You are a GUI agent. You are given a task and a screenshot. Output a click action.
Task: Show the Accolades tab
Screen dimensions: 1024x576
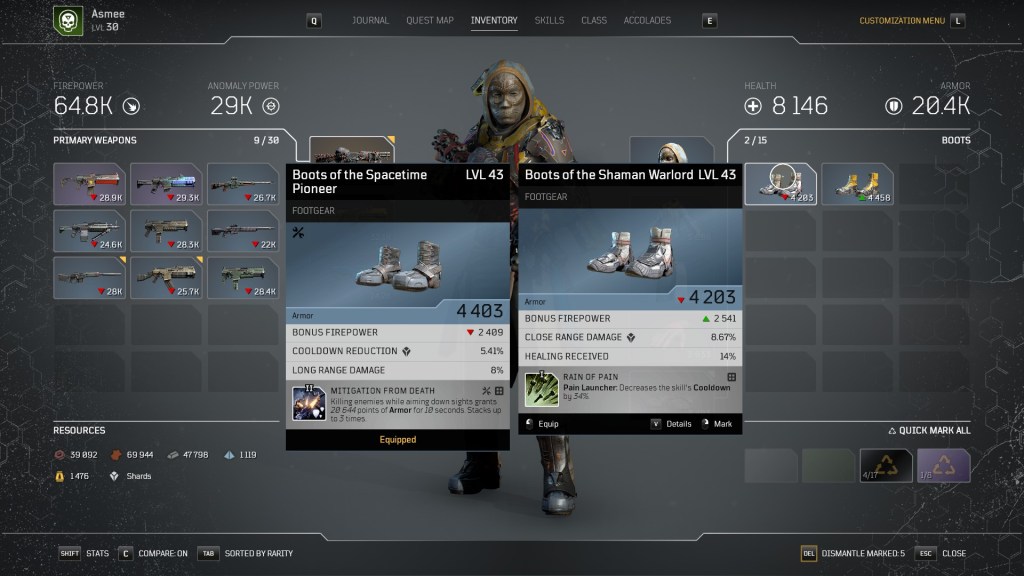[647, 20]
